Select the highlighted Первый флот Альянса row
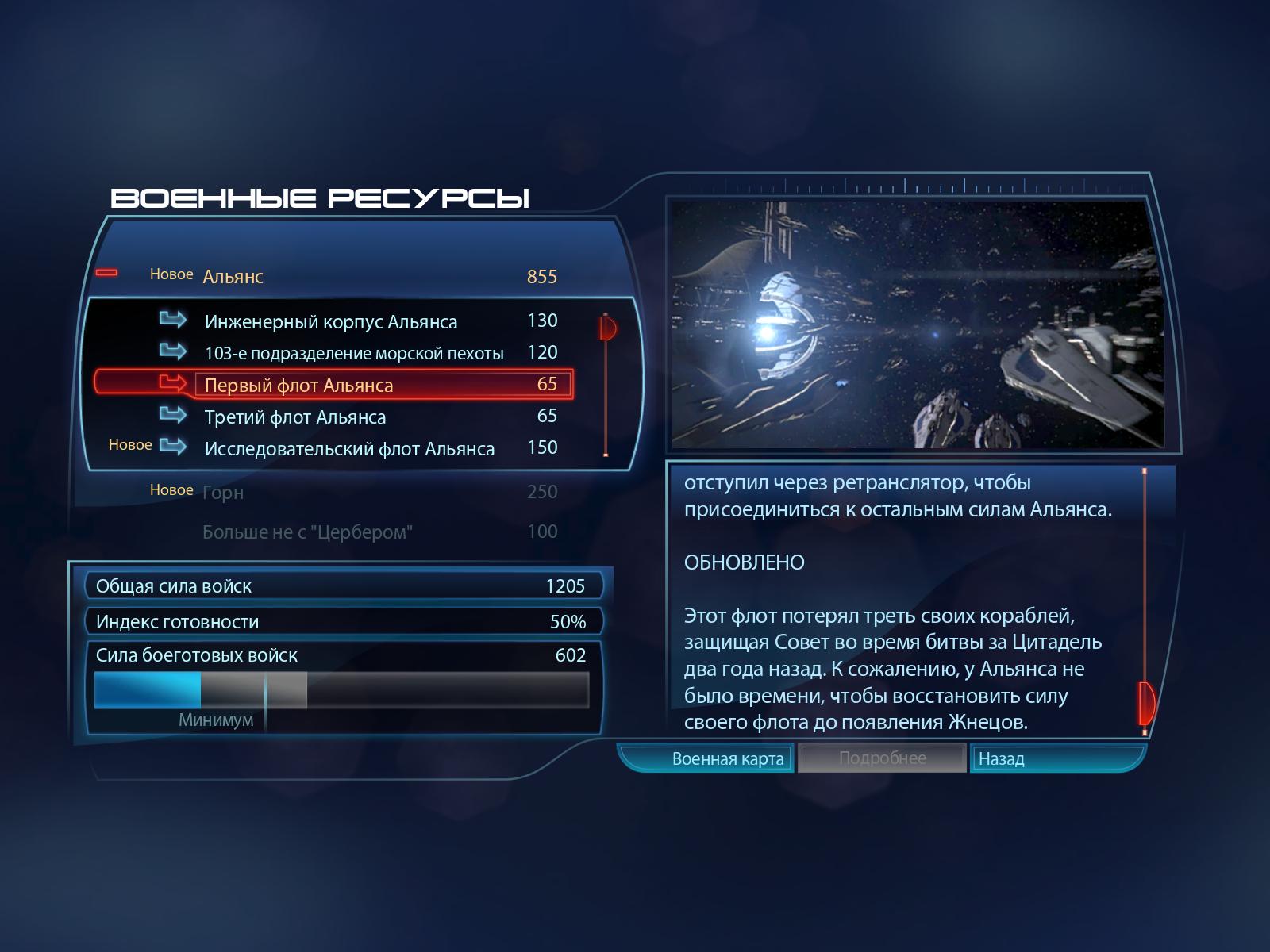The width and height of the screenshot is (1270, 952). pyautogui.click(x=333, y=385)
